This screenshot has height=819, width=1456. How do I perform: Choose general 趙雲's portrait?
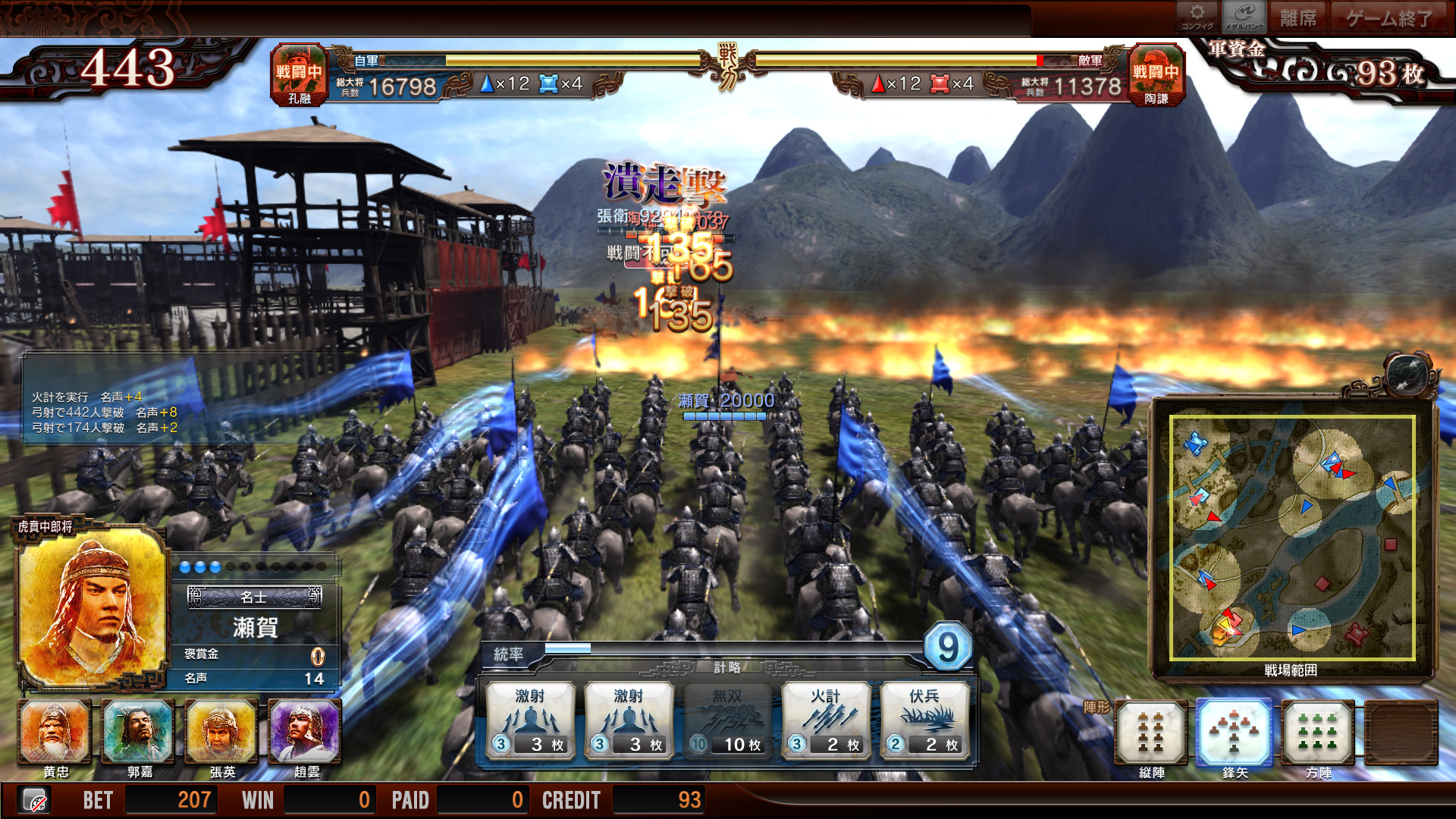click(x=306, y=732)
